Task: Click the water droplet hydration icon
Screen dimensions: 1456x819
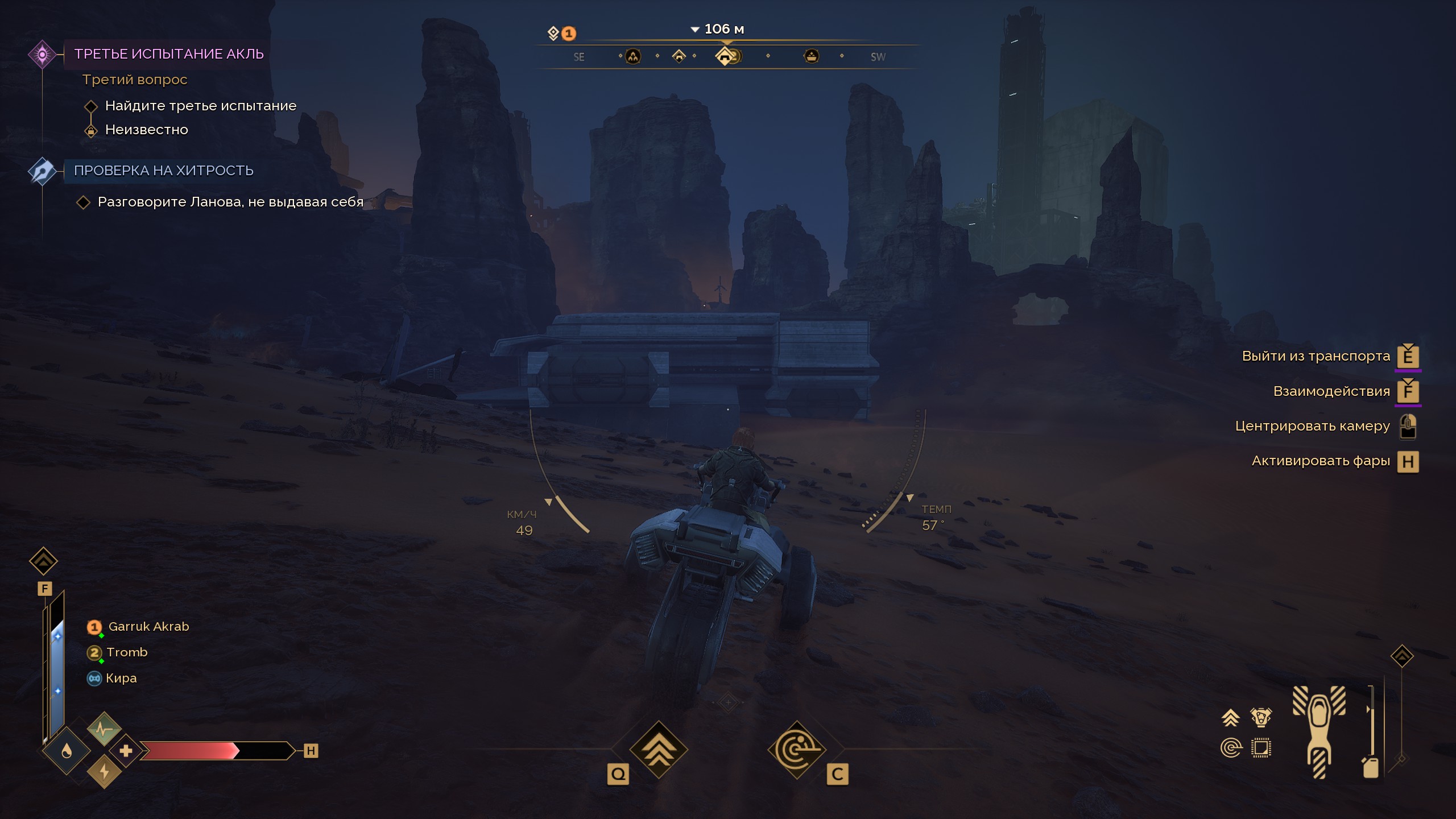Action: 67,752
